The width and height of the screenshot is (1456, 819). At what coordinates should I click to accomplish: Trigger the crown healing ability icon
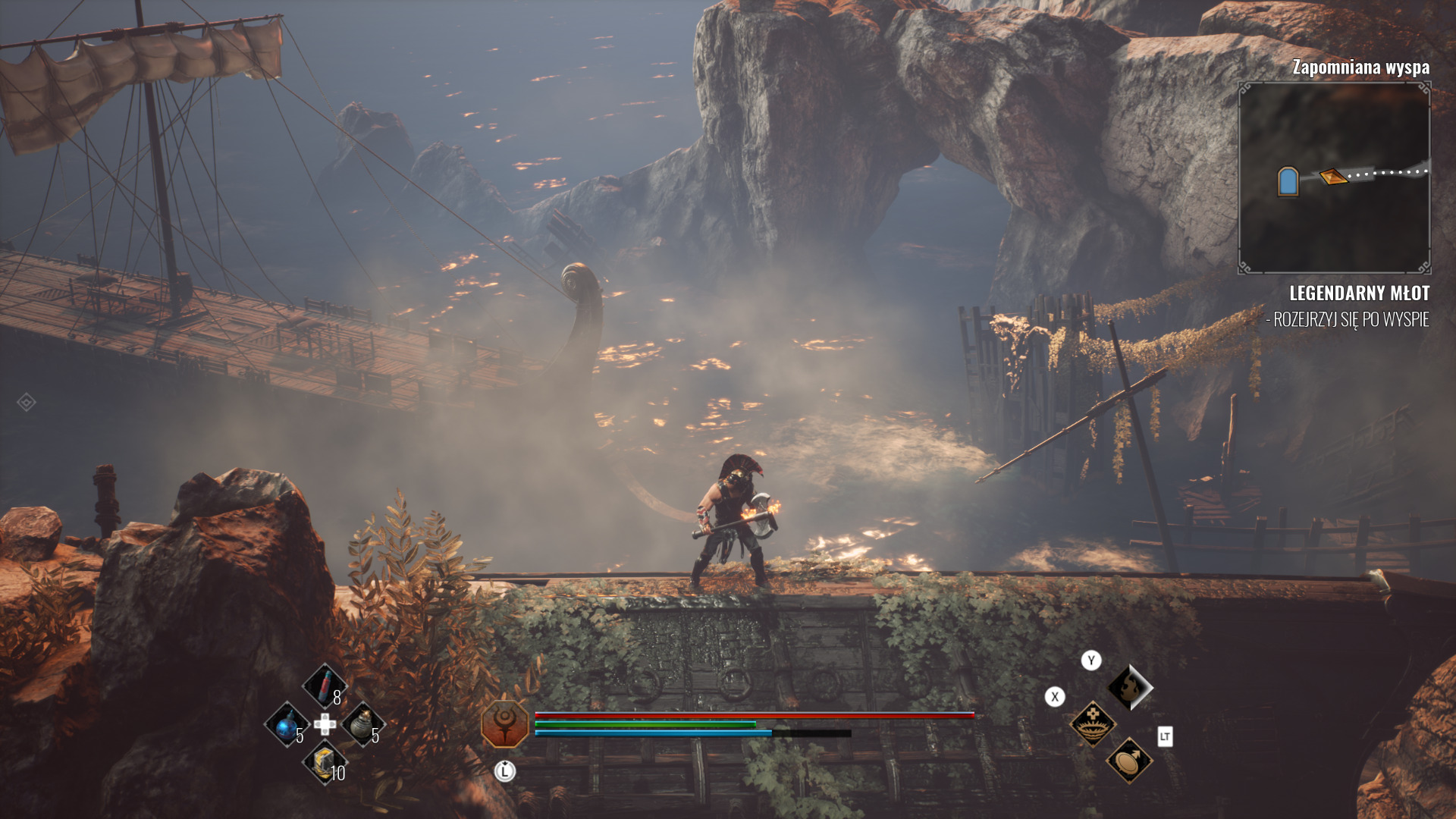[1092, 723]
